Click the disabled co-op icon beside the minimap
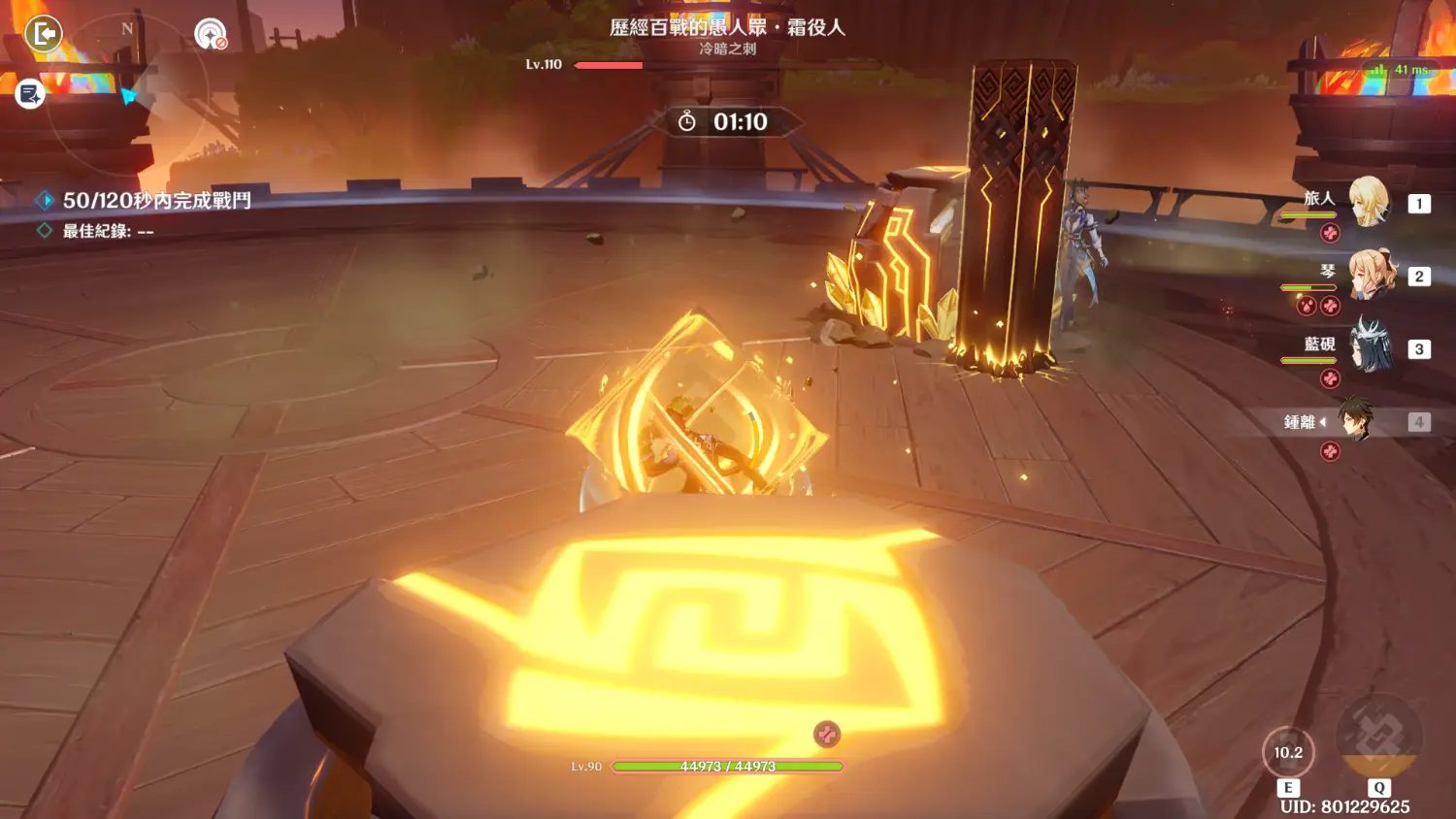The height and width of the screenshot is (819, 1456). 210,35
